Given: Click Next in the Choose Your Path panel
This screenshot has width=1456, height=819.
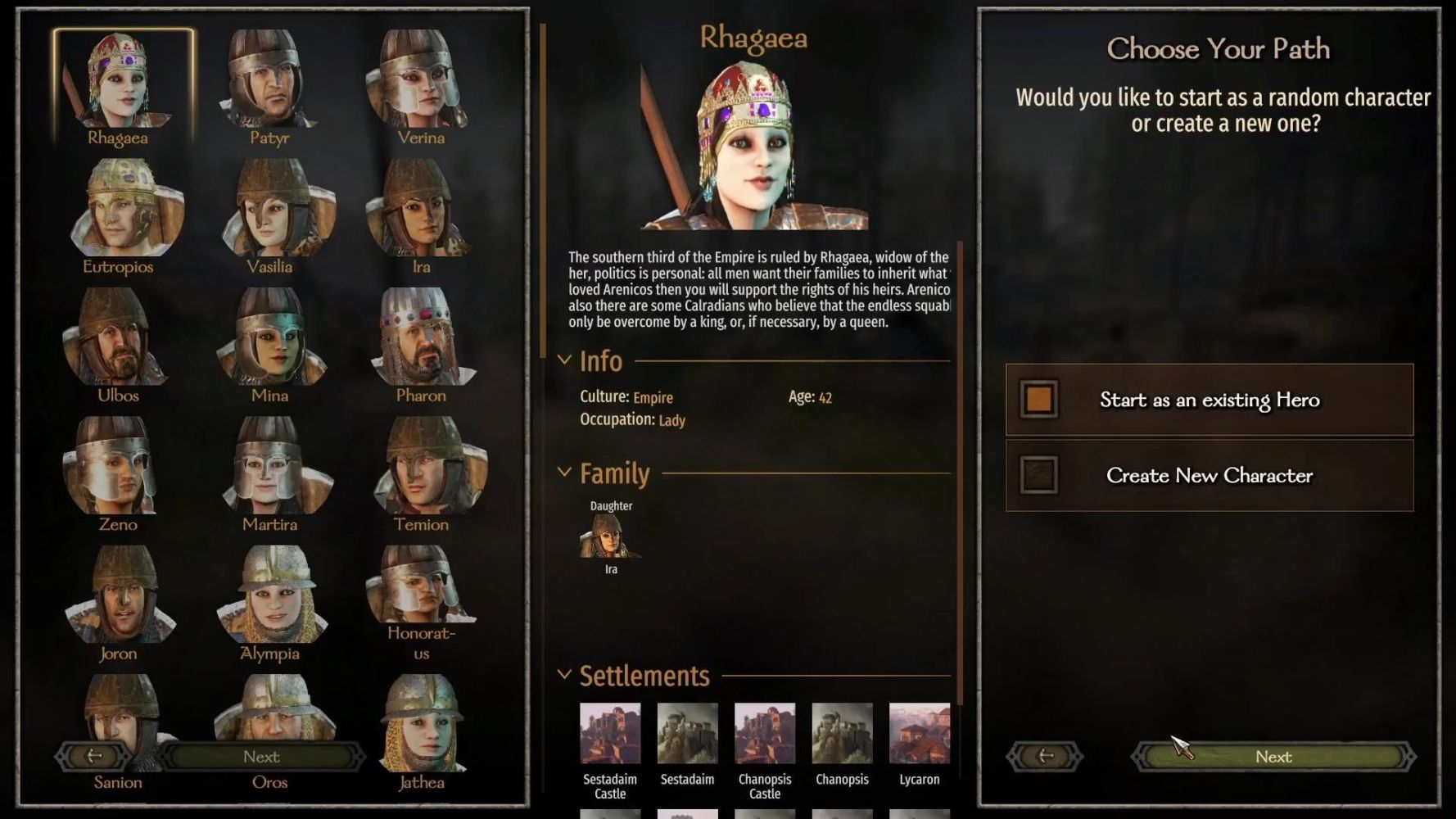Looking at the screenshot, I should 1273,757.
